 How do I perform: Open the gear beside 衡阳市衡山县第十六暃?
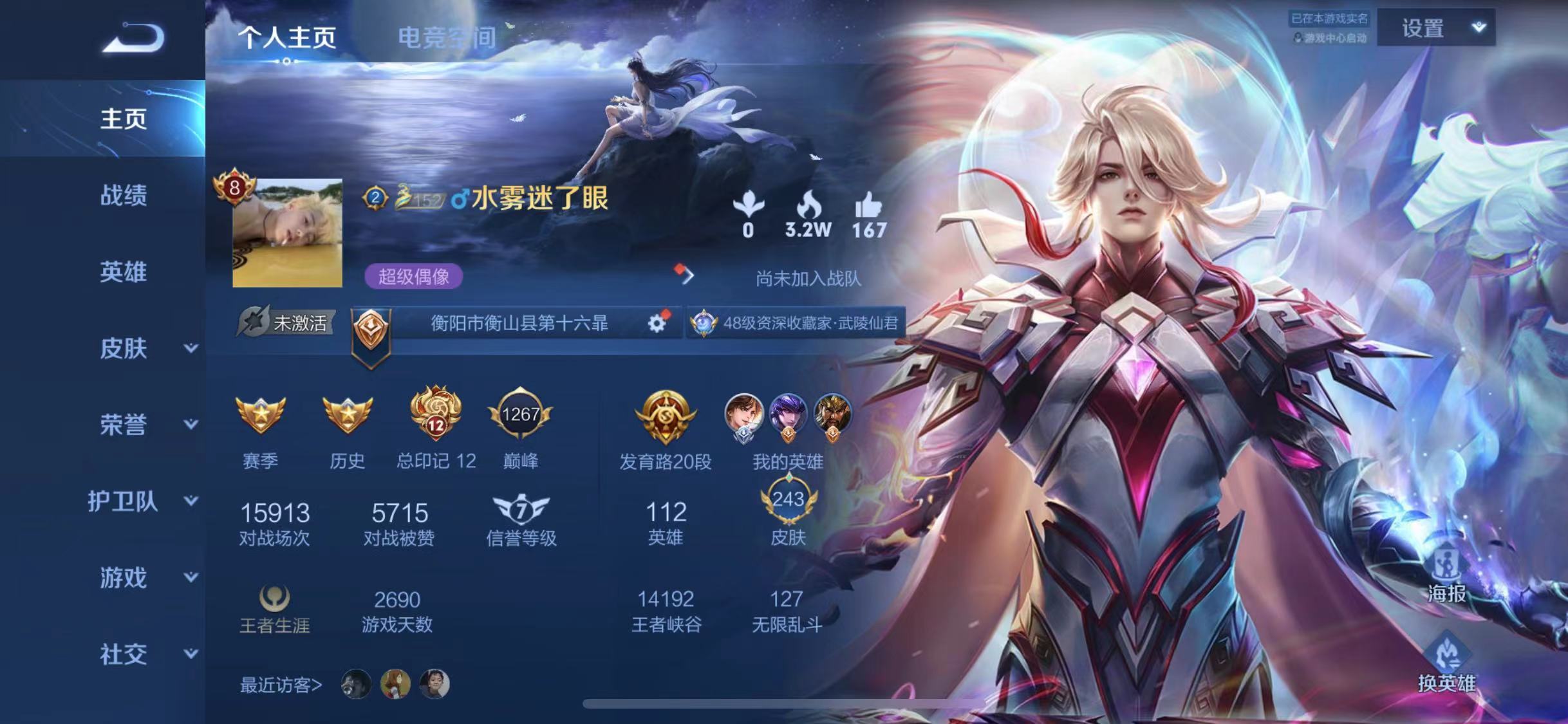pos(657,323)
